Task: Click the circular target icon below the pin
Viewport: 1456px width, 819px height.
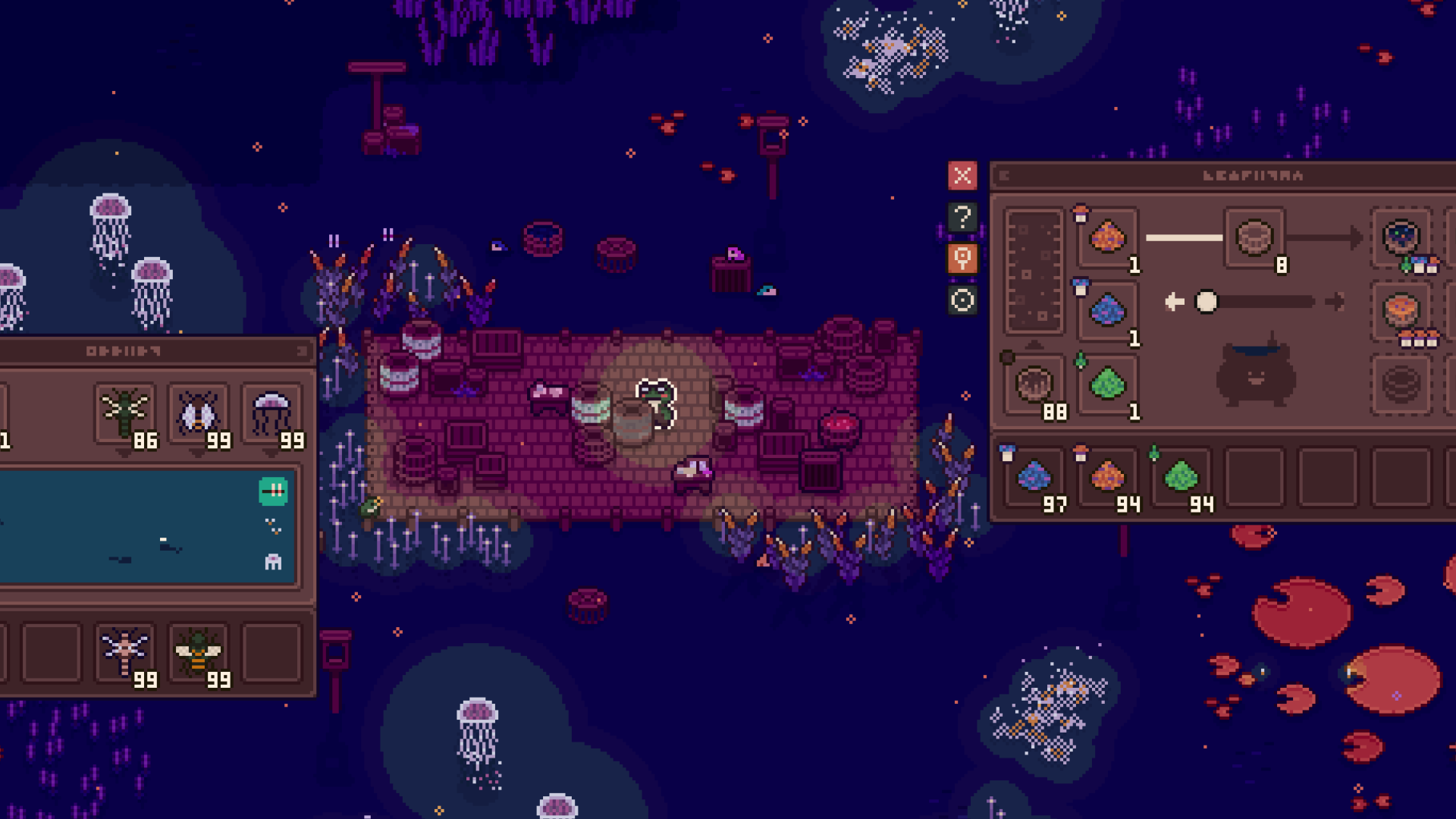Action: click(x=962, y=301)
